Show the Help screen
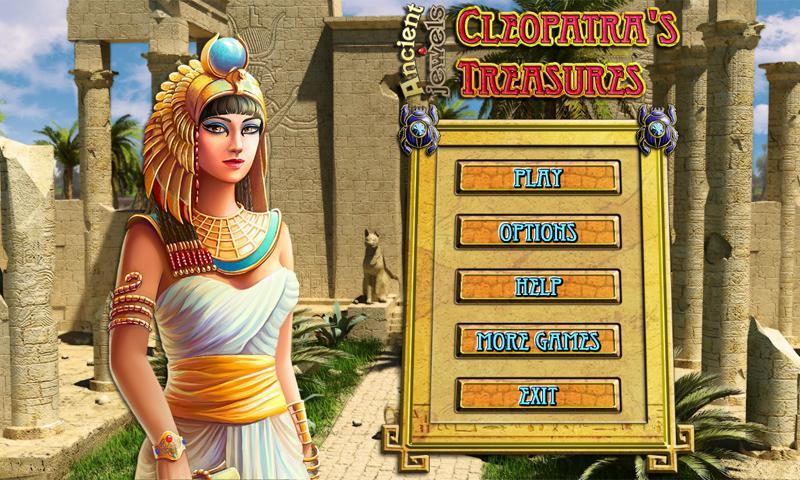 pyautogui.click(x=538, y=286)
